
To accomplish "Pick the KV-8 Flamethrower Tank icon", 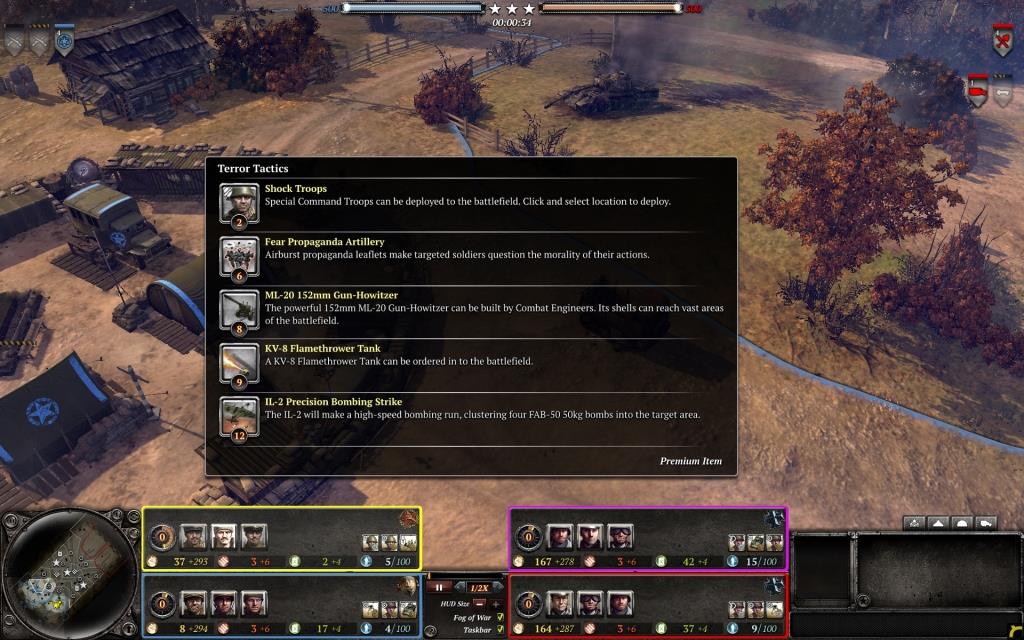I will point(238,364).
